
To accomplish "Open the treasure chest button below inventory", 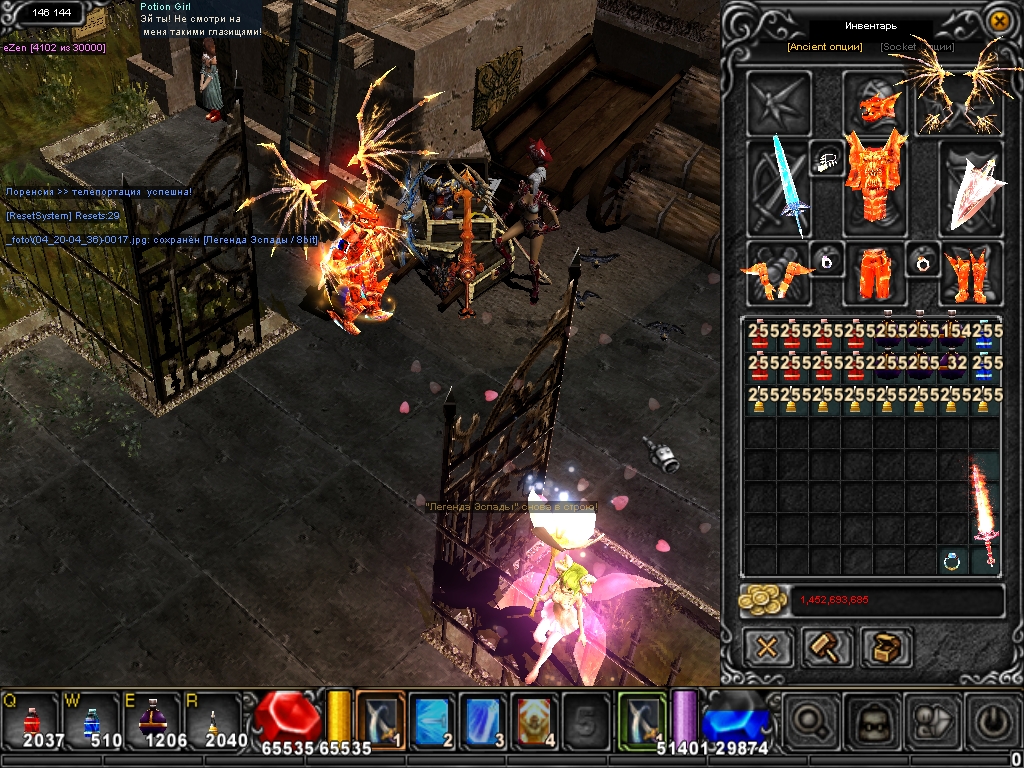I will click(884, 648).
